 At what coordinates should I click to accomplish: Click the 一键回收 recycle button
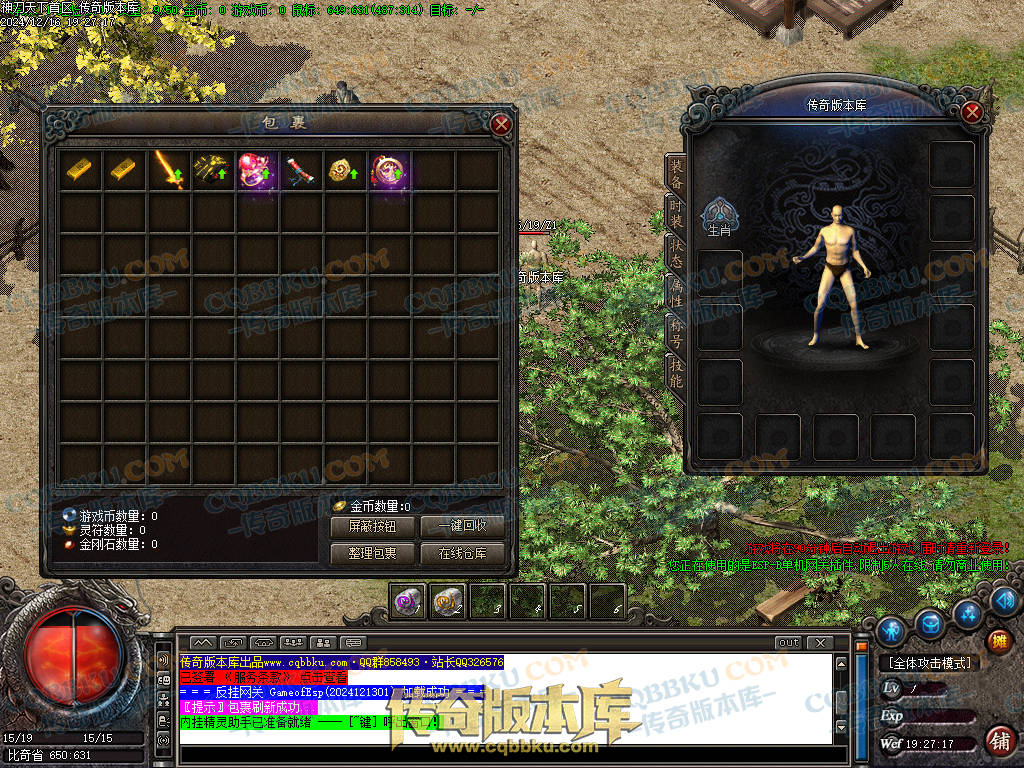(462, 526)
